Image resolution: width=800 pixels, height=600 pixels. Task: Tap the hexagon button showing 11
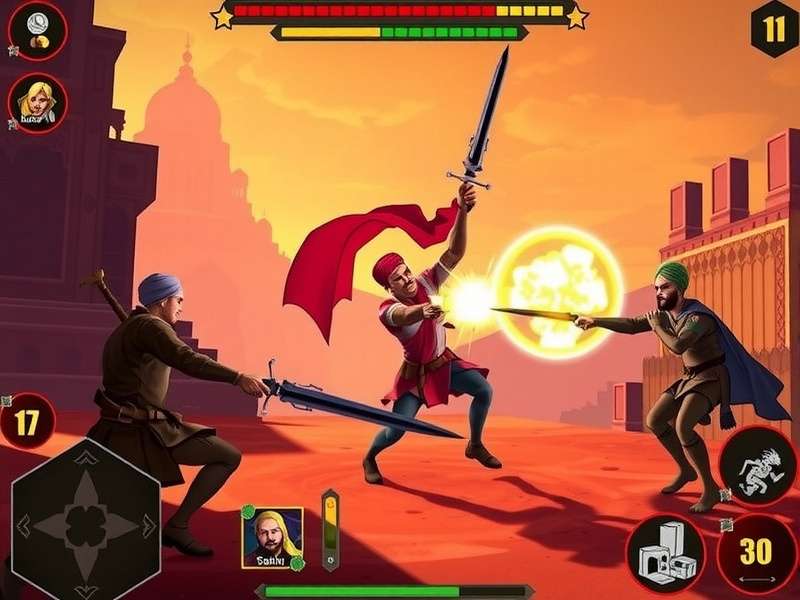(x=774, y=30)
